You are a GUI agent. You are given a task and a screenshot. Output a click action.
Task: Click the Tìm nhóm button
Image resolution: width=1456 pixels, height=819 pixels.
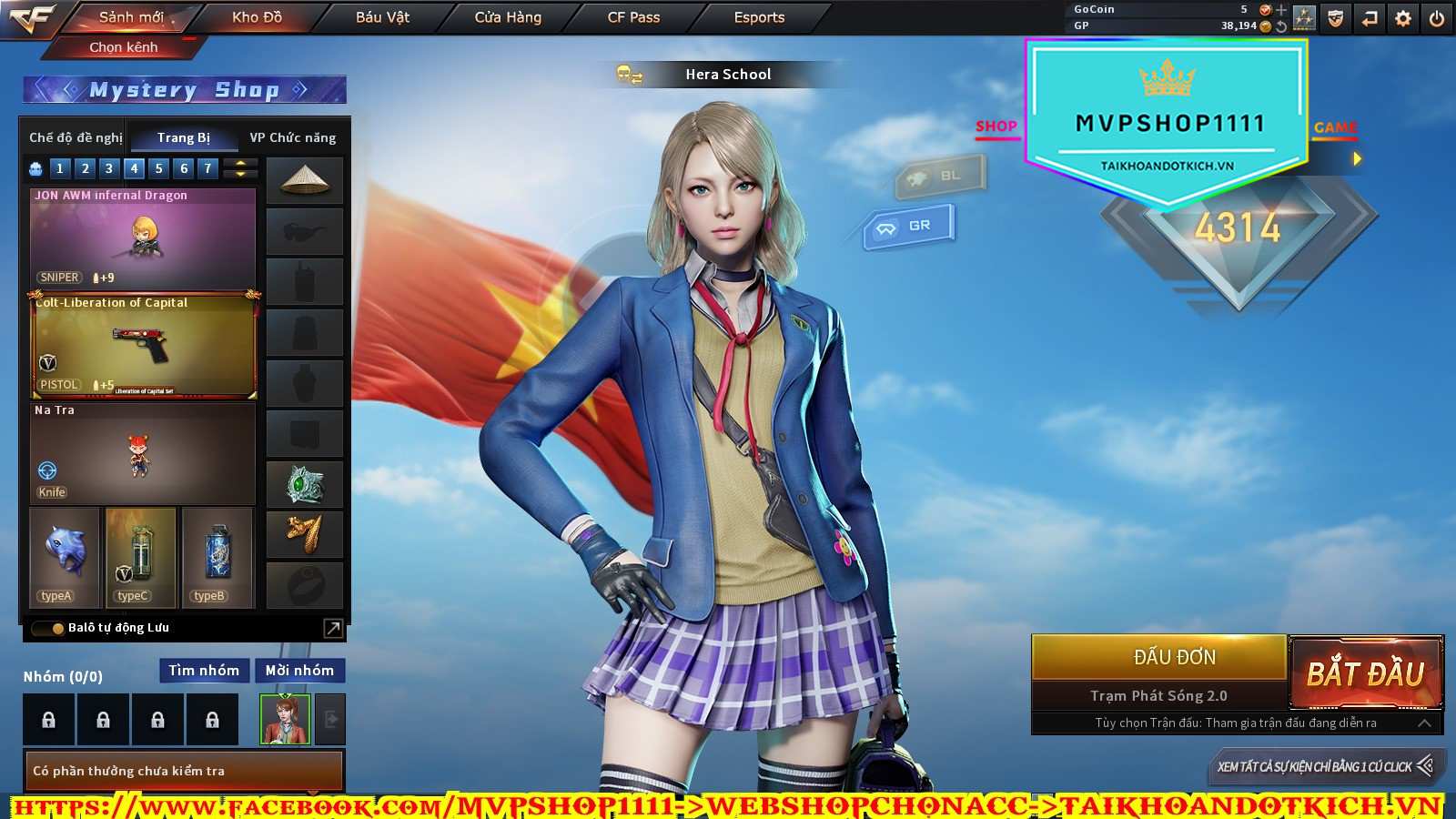(x=204, y=671)
